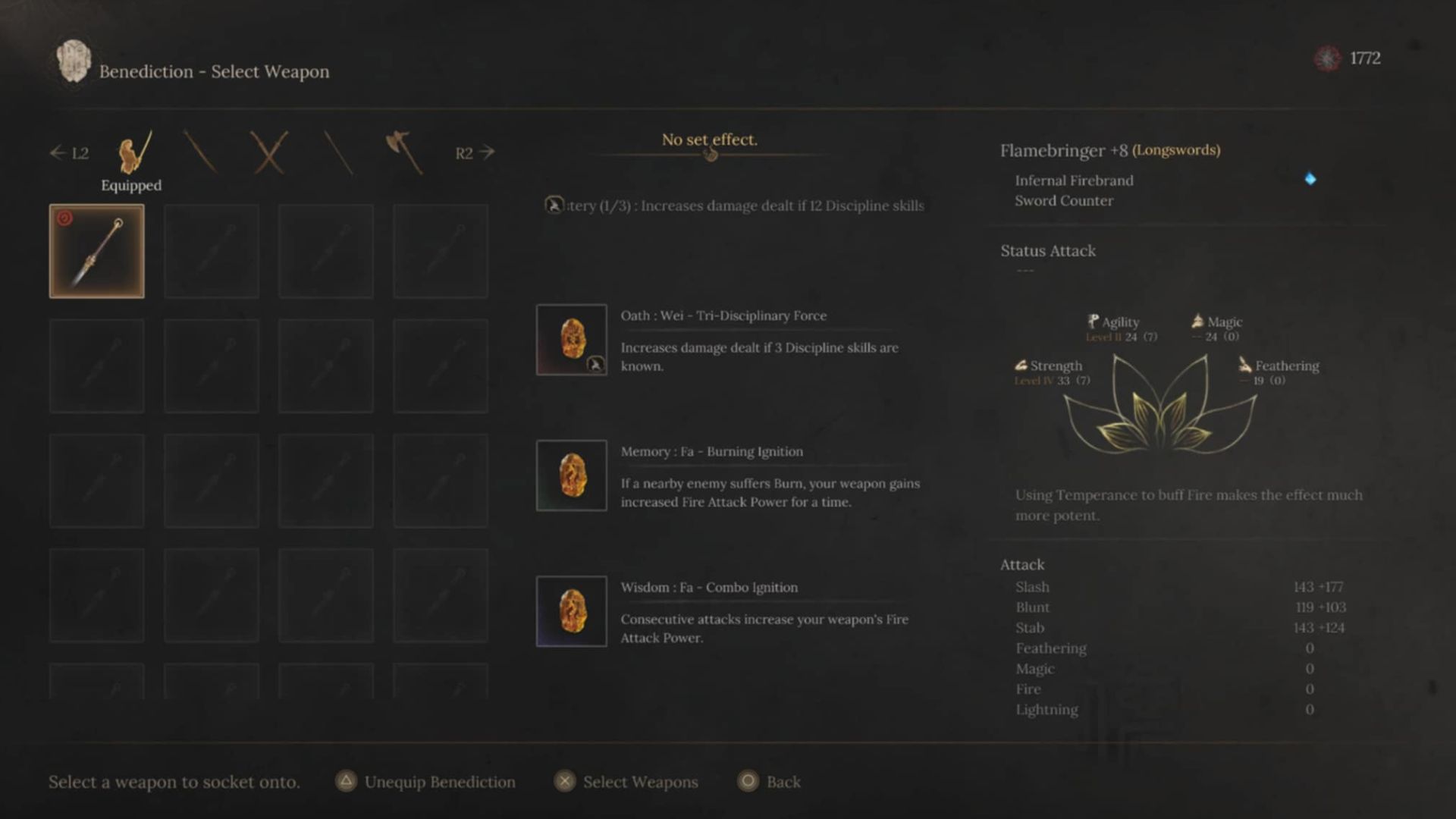
Task: Select the crossed swords weapon category icon
Action: [x=269, y=150]
